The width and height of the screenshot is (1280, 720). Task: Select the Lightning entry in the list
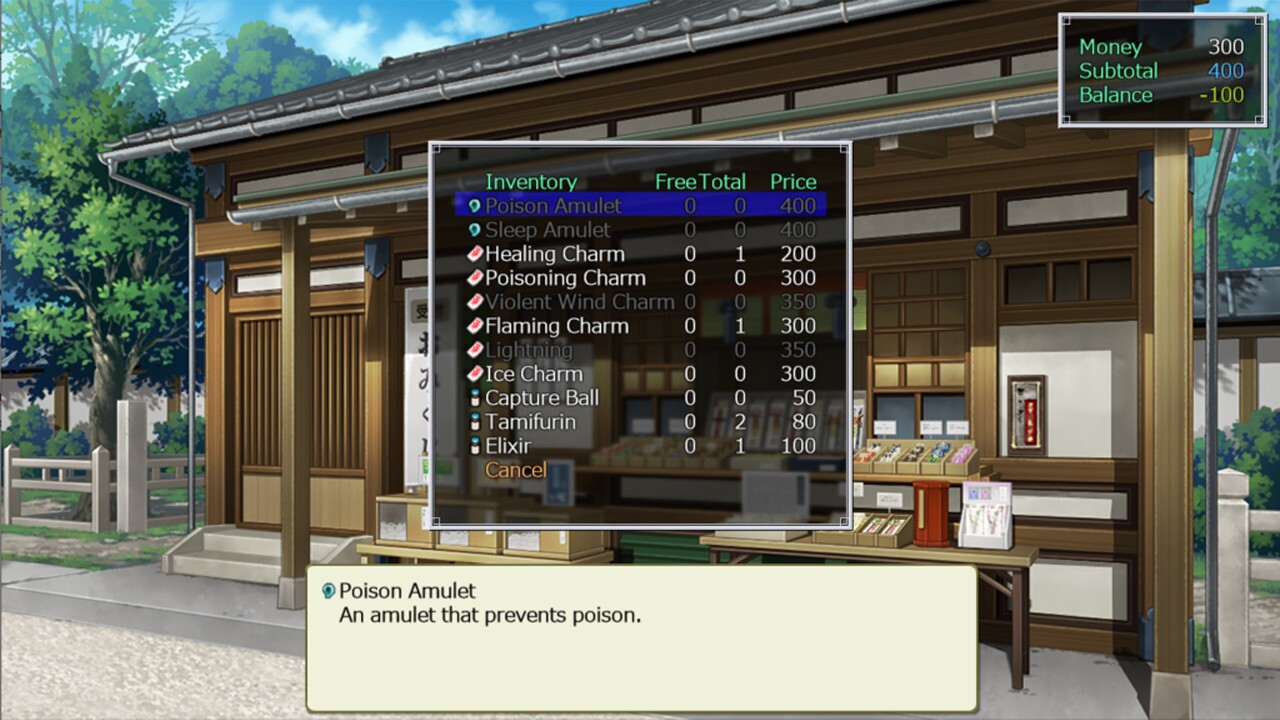[530, 350]
